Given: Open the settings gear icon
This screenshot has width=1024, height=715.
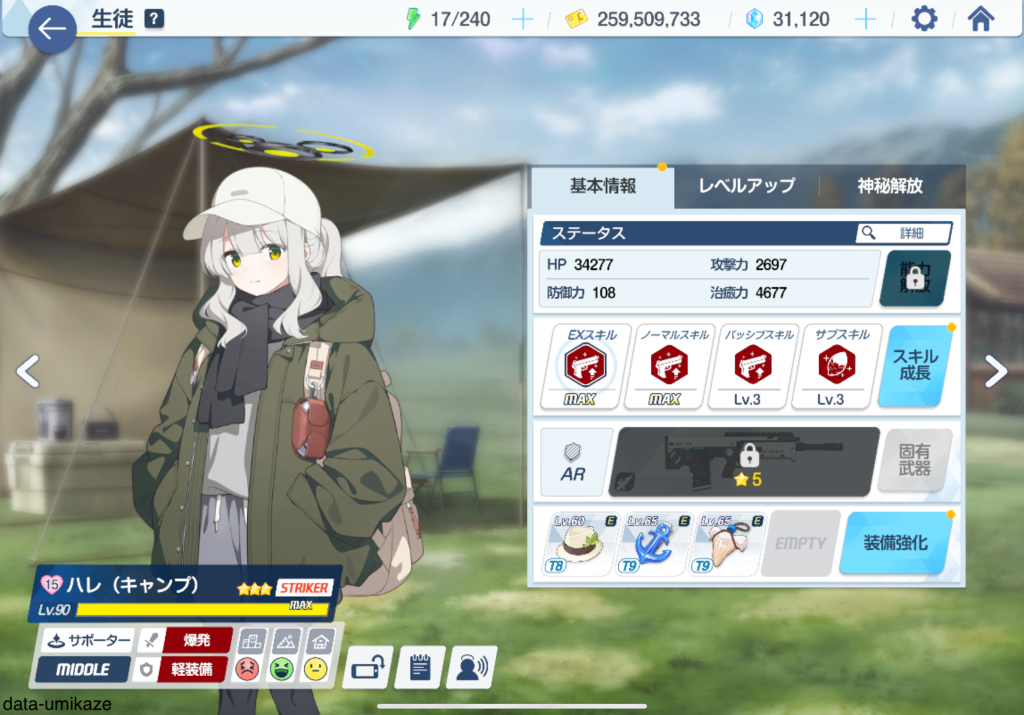Looking at the screenshot, I should 924,19.
